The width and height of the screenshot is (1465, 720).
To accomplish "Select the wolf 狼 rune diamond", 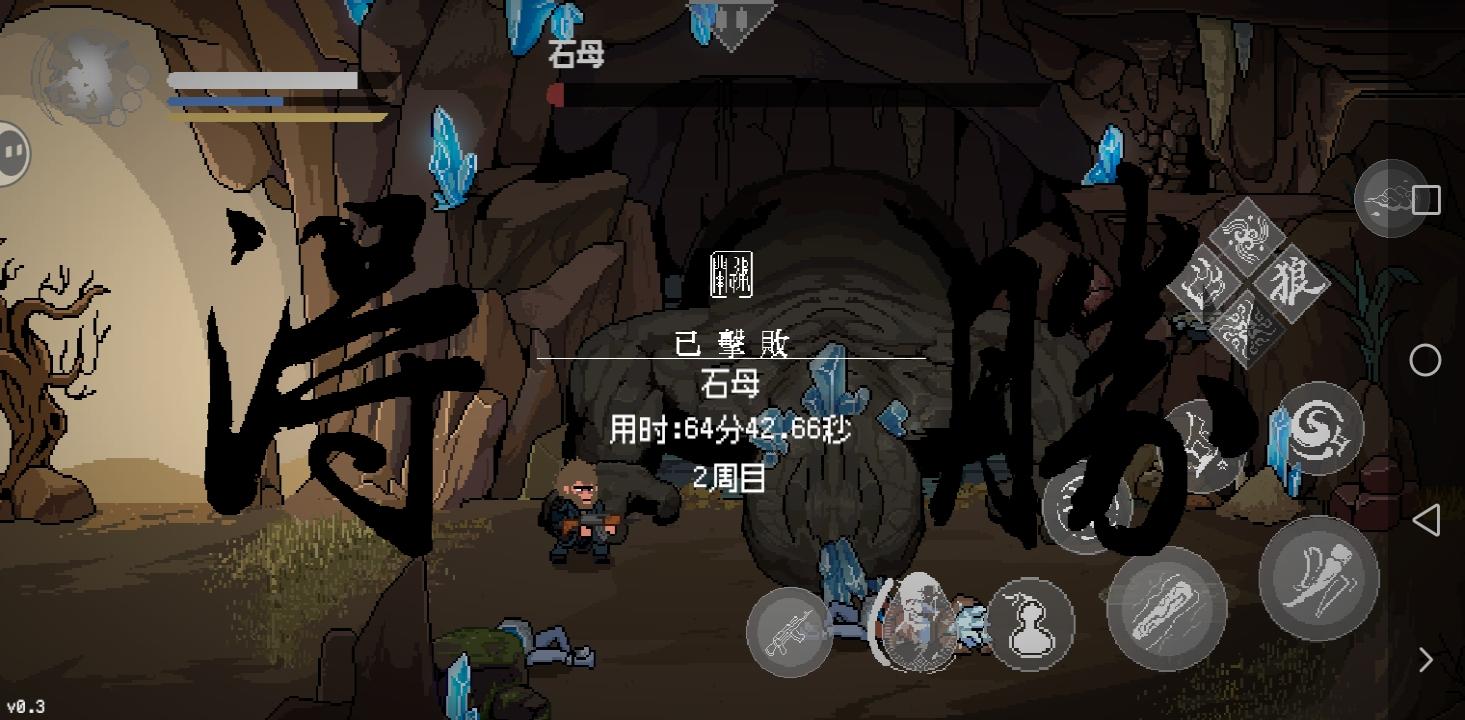I will pos(1293,283).
